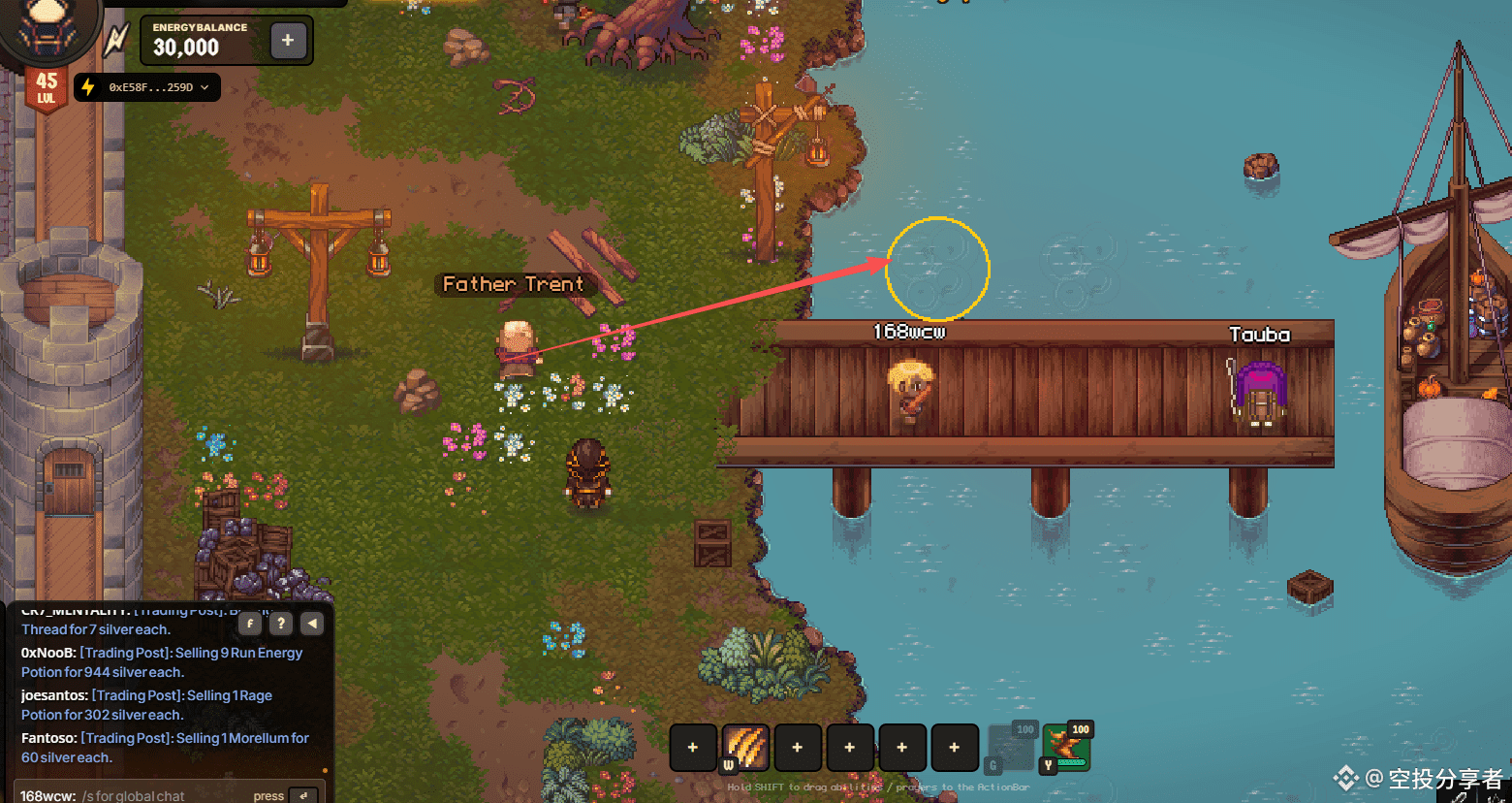Open the chat help question mark
This screenshot has width=1512, height=803.
pyautogui.click(x=281, y=624)
